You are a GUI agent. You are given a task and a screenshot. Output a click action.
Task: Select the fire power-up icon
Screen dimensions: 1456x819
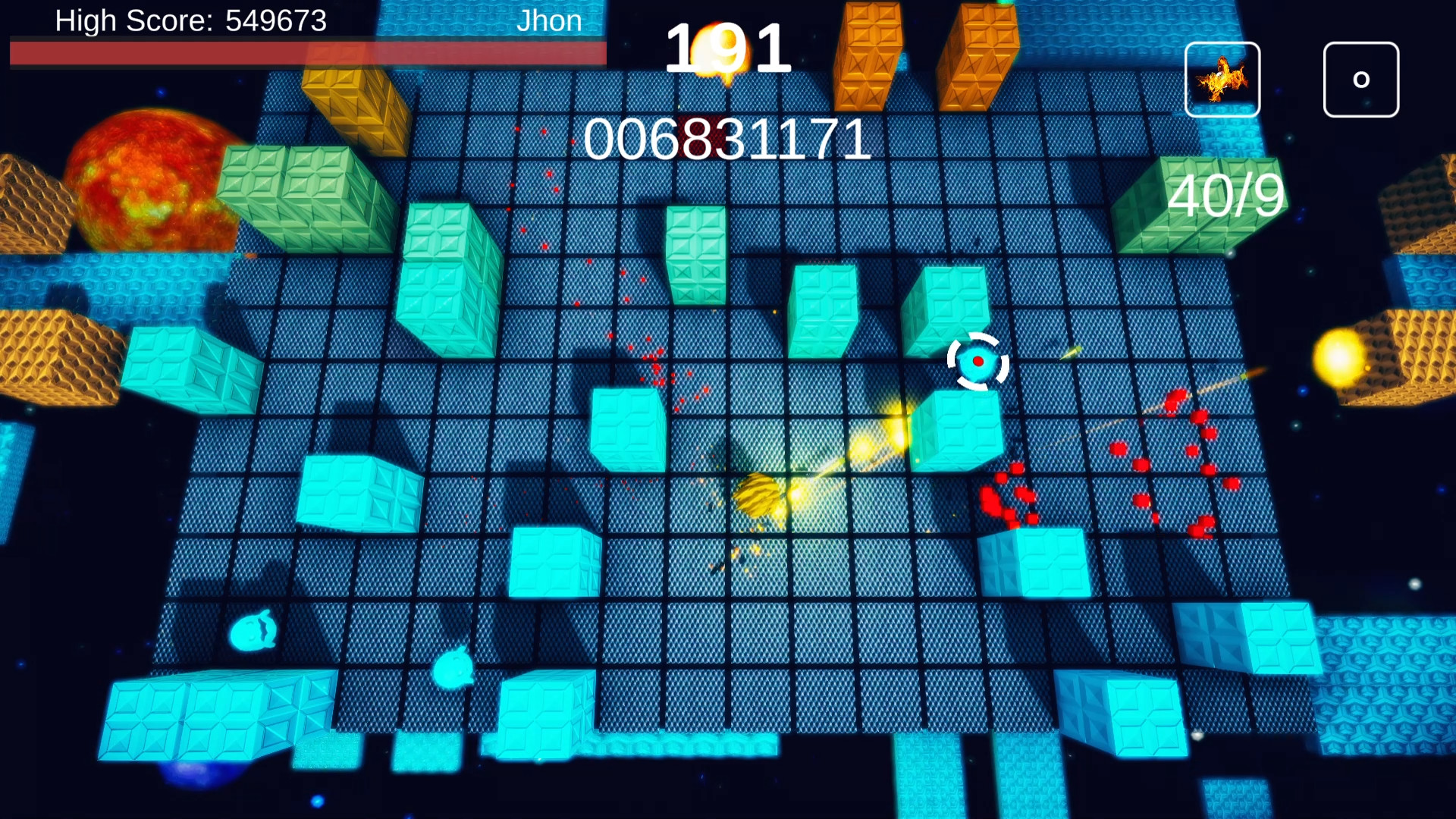click(x=1222, y=79)
